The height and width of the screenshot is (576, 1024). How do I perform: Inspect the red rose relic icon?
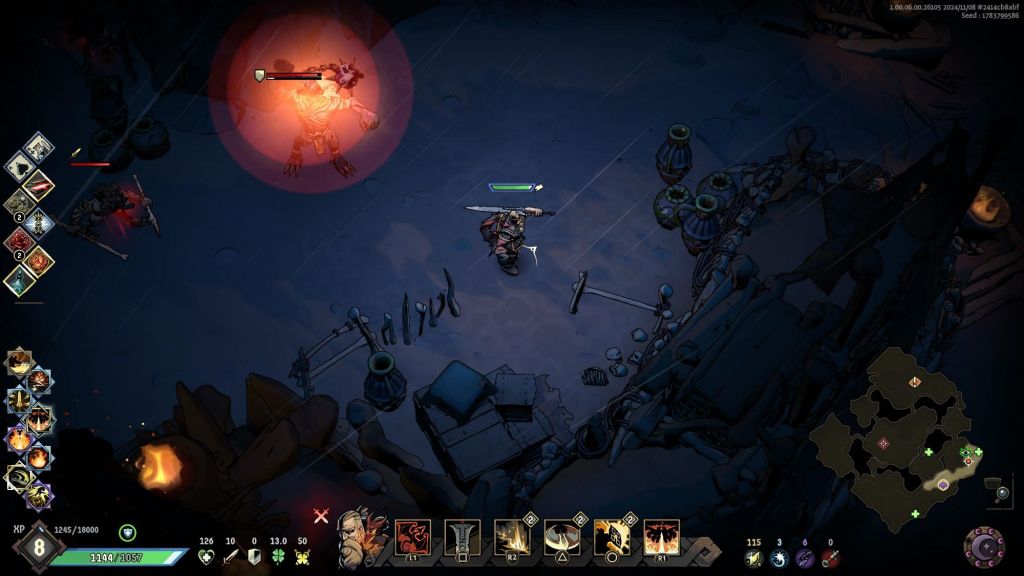(x=20, y=240)
